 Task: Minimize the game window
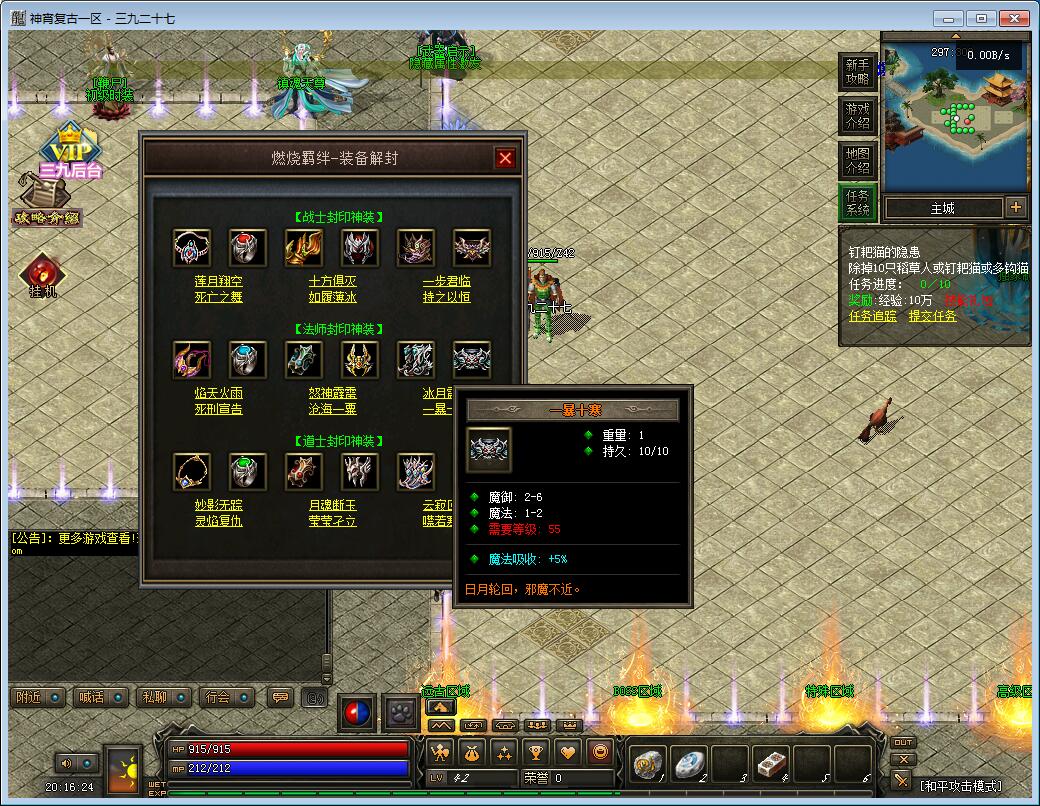click(949, 18)
